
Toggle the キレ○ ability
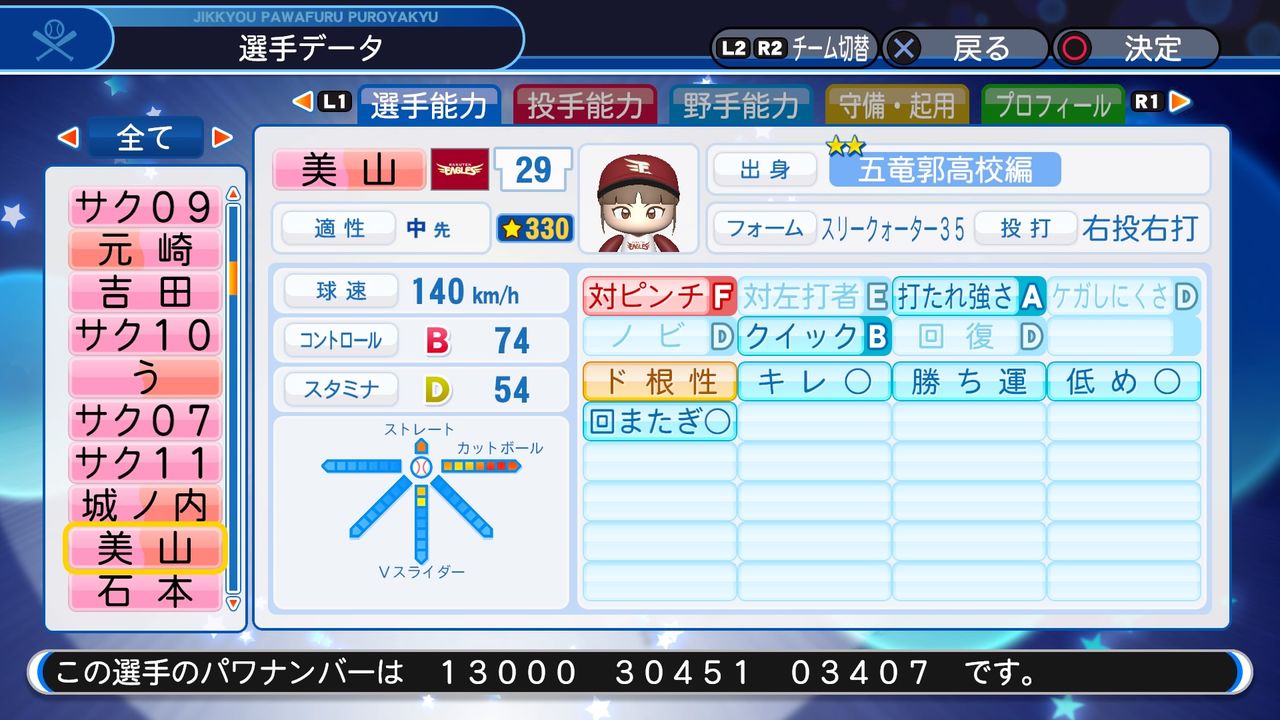(812, 380)
